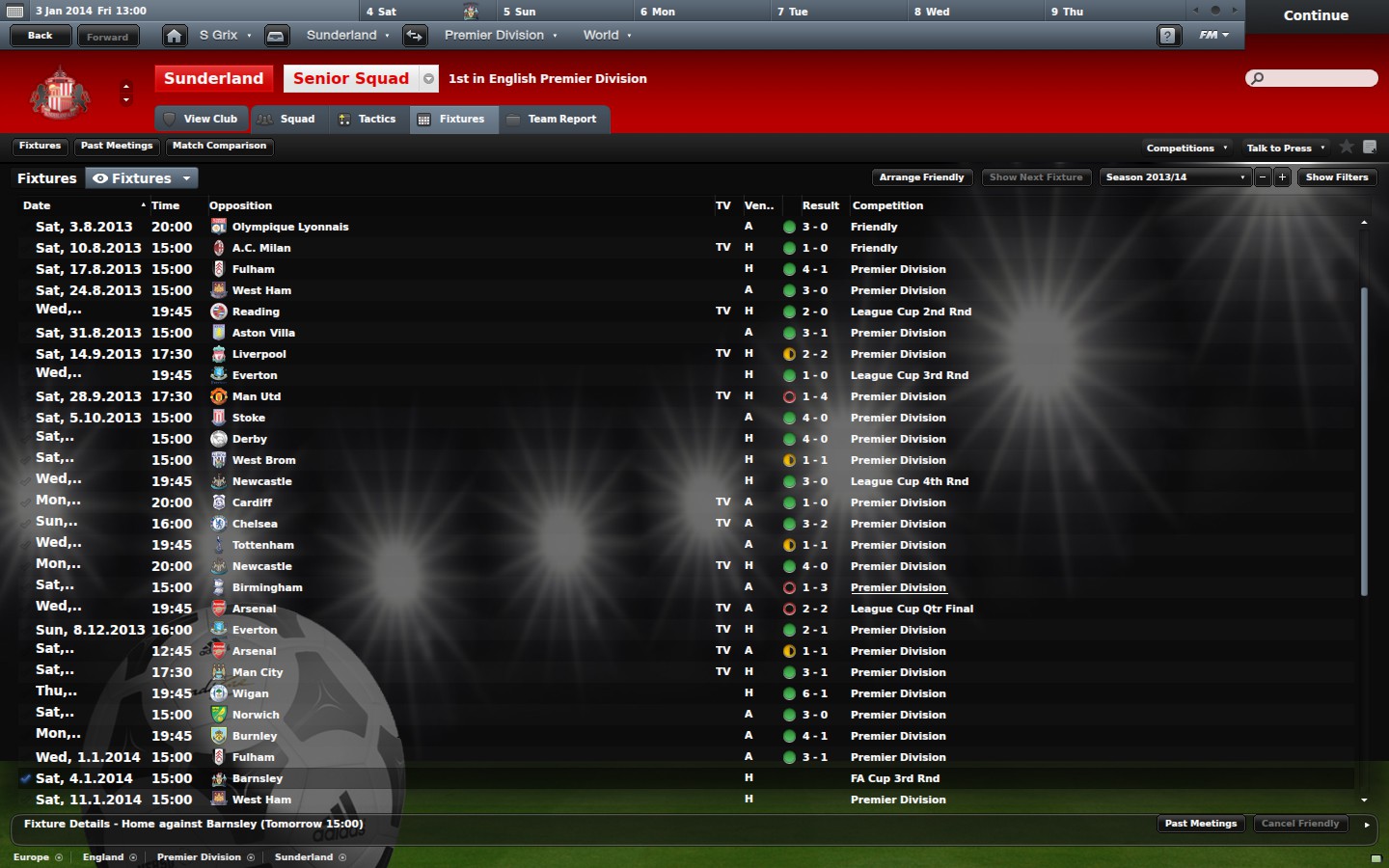Viewport: 1389px width, 868px height.
Task: Open Talk to Press menu
Action: pos(1285,149)
